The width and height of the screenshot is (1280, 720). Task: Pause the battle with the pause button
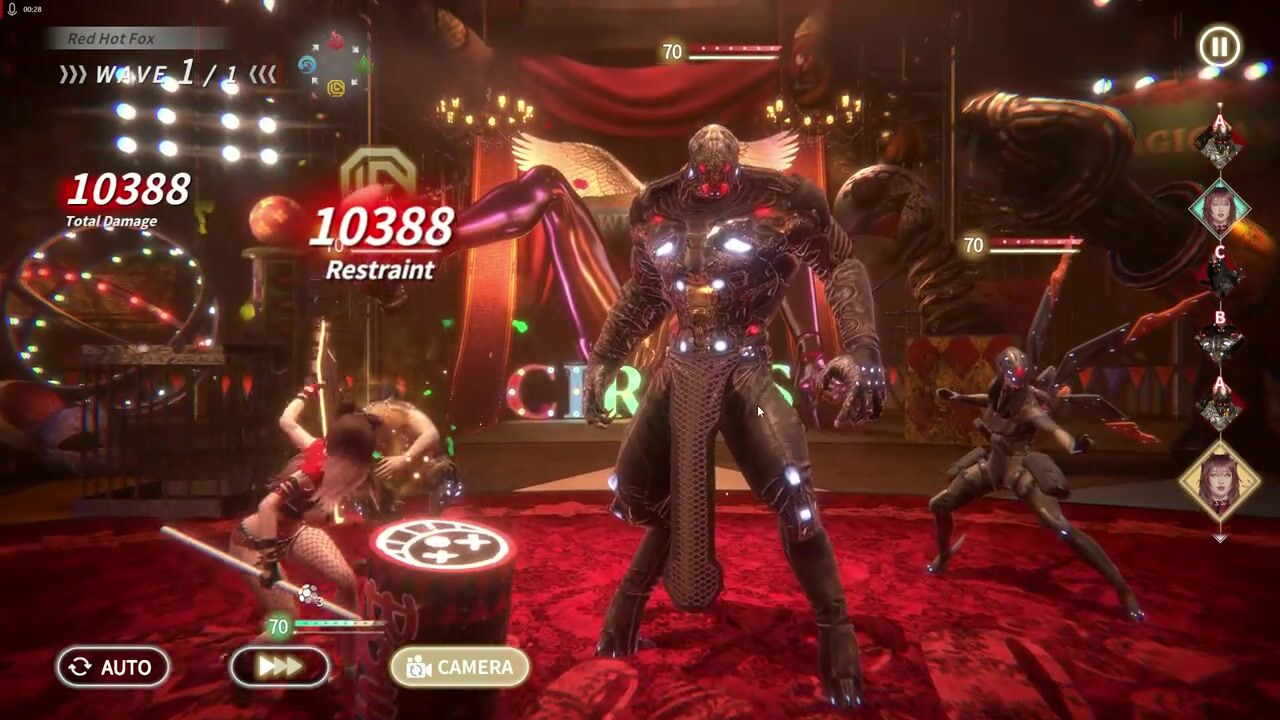[x=1220, y=47]
